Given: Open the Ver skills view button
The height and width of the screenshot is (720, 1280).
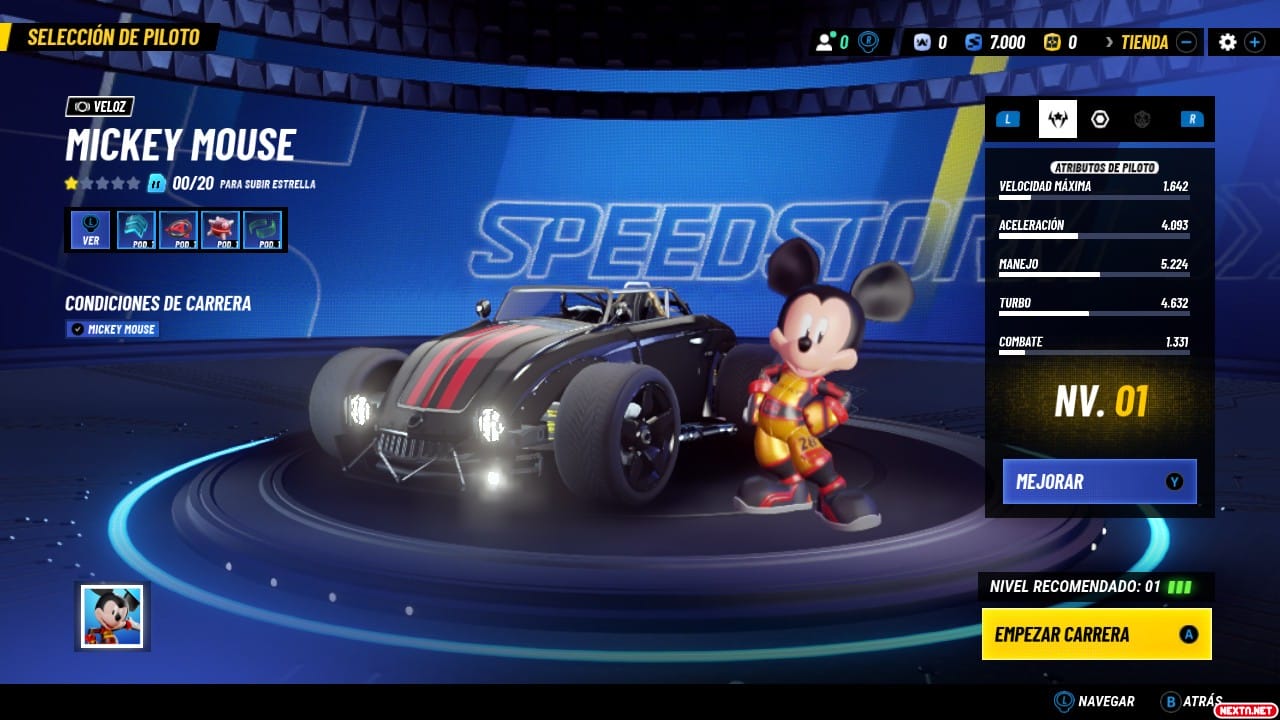Looking at the screenshot, I should point(91,230).
